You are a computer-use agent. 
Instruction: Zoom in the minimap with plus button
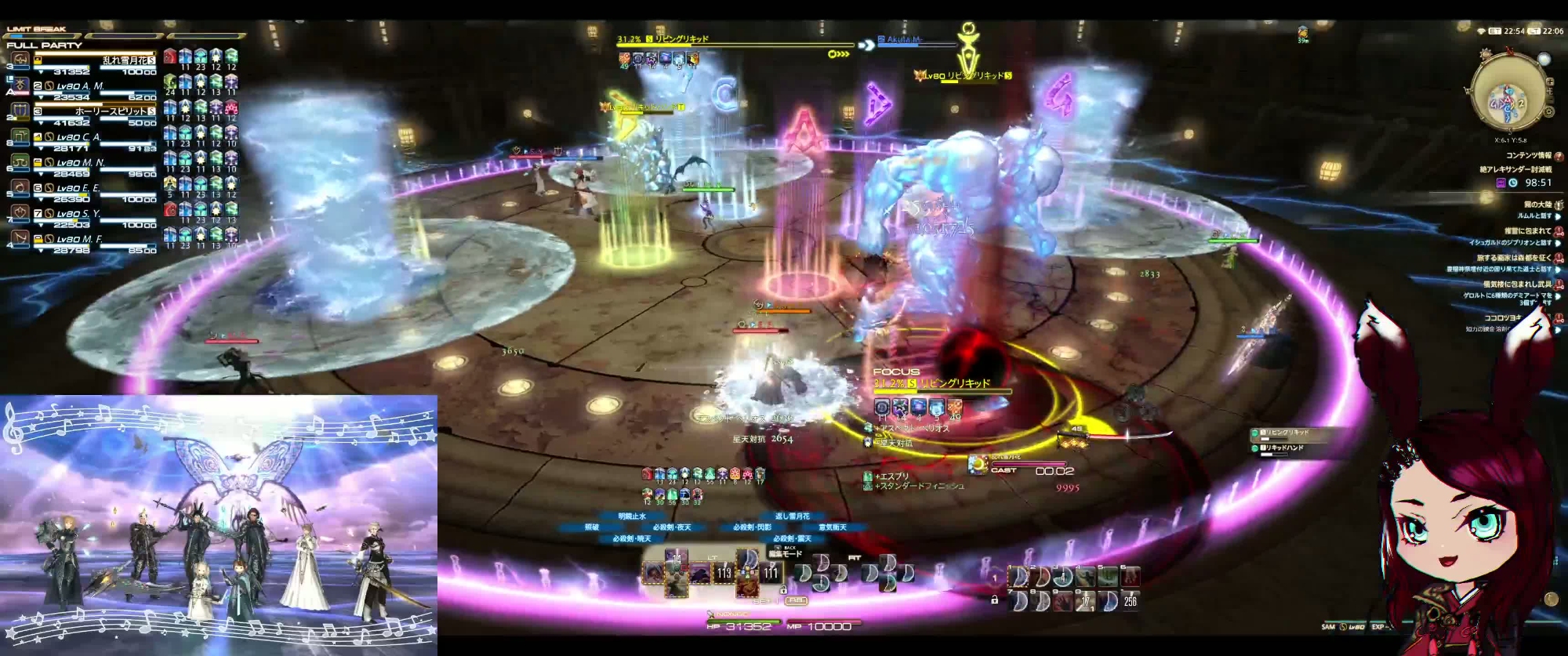pos(1550,82)
